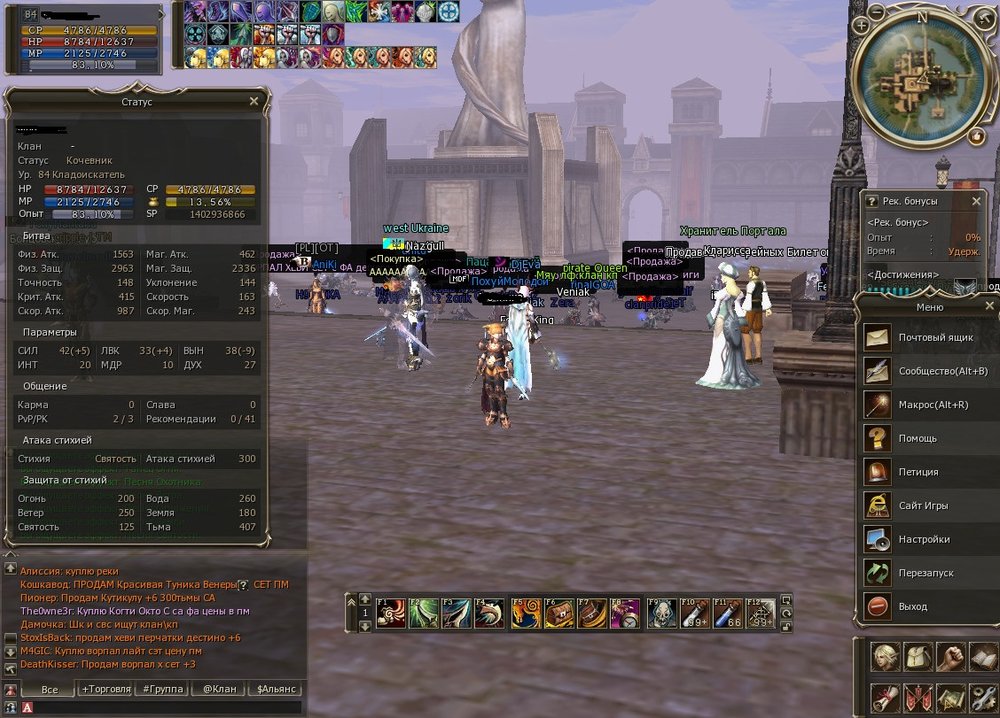Image resolution: width=1000 pixels, height=718 pixels.
Task: Open the Настройки settings entry
Action: coord(926,539)
